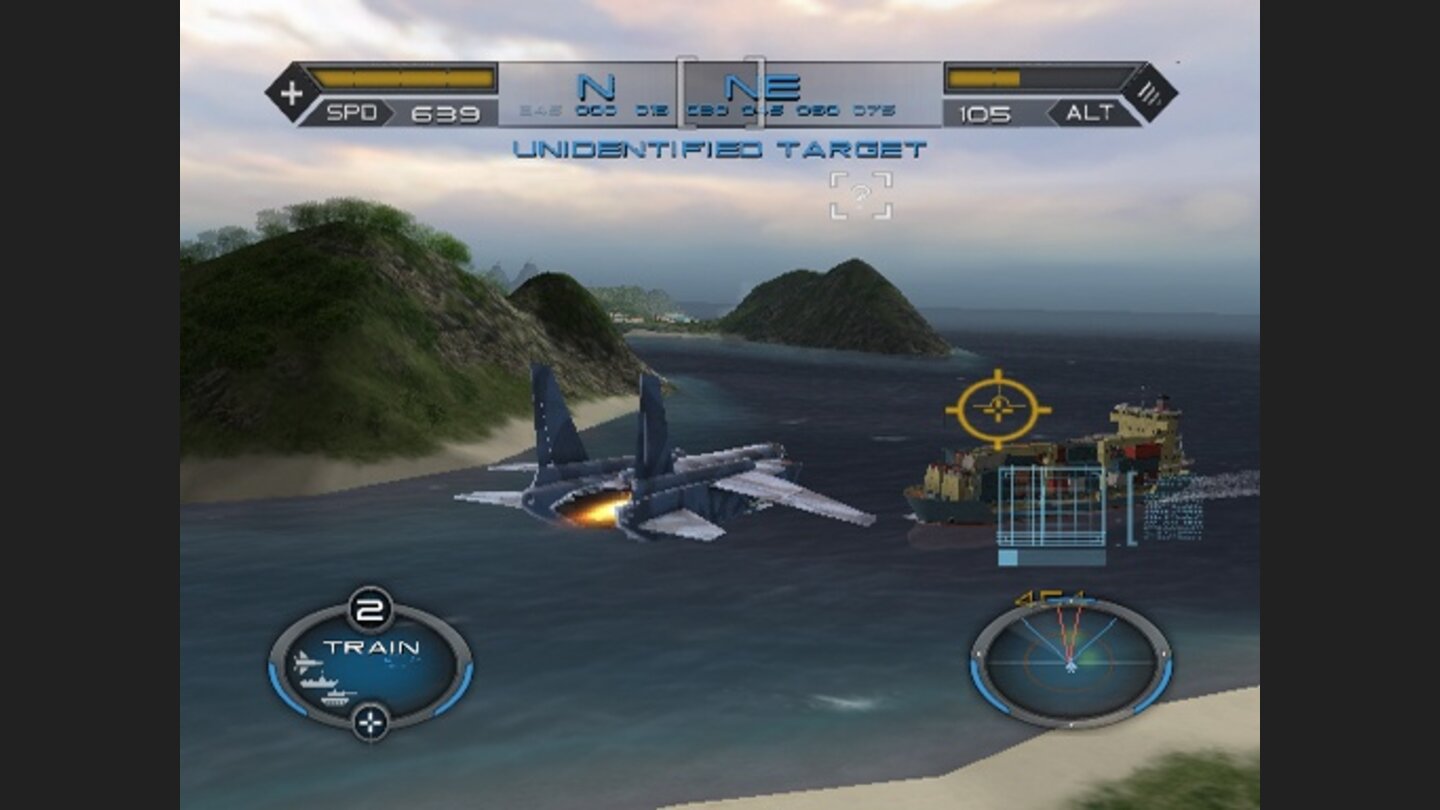Click the crosshair icon under the TRAIN selector
The height and width of the screenshot is (810, 1440).
[x=370, y=721]
